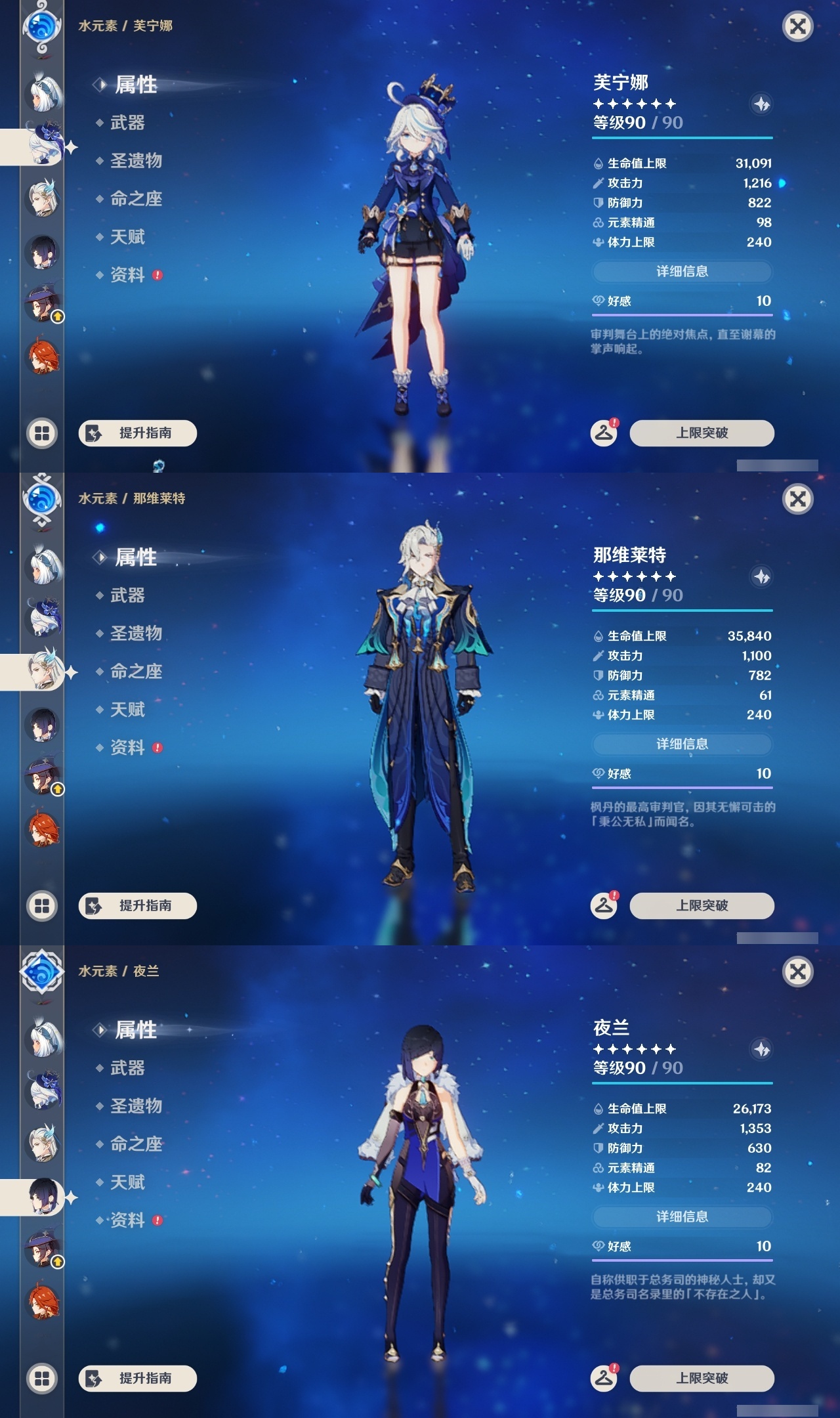This screenshot has height=1418, width=840.
Task: Switch to the 武器 weapon tab
Action: [x=129, y=123]
